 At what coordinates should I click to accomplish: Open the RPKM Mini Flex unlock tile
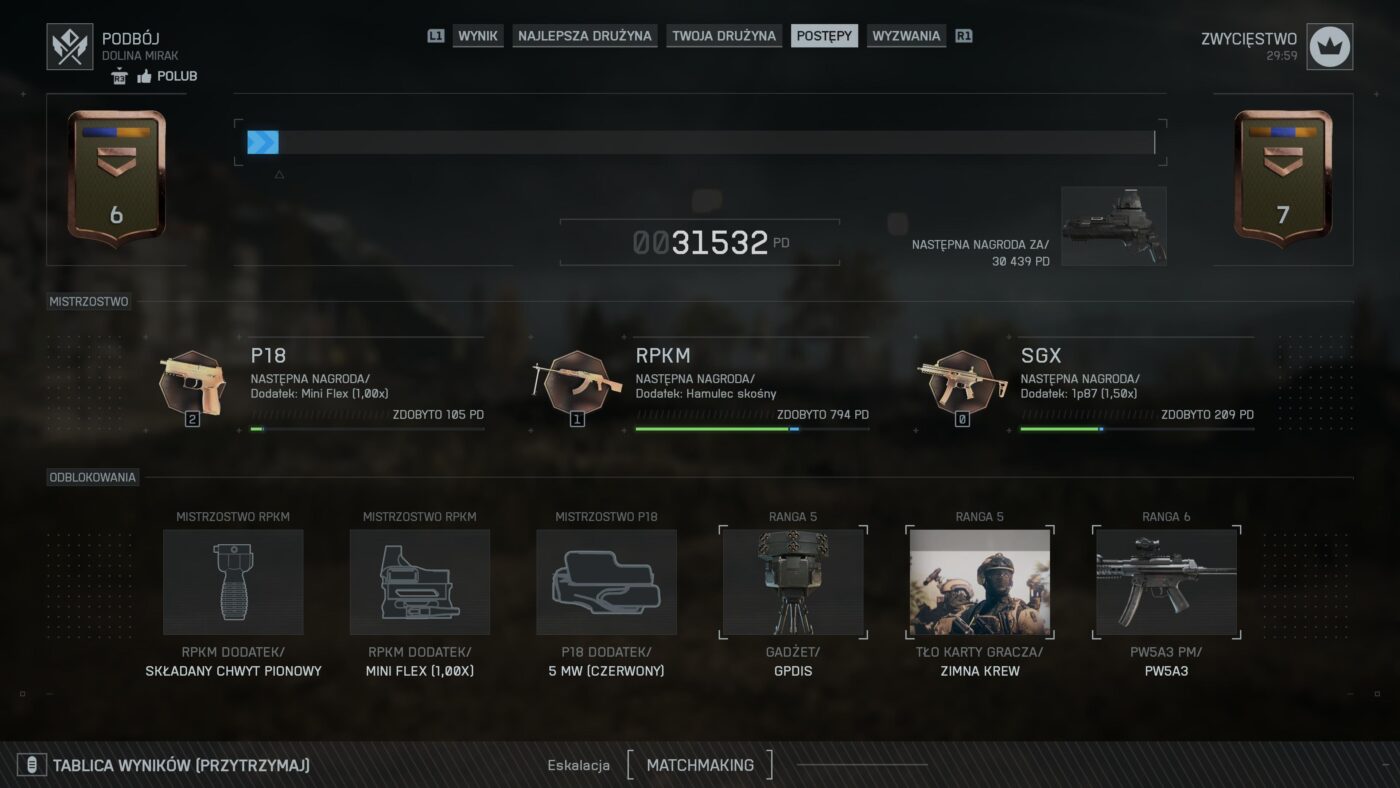point(420,582)
